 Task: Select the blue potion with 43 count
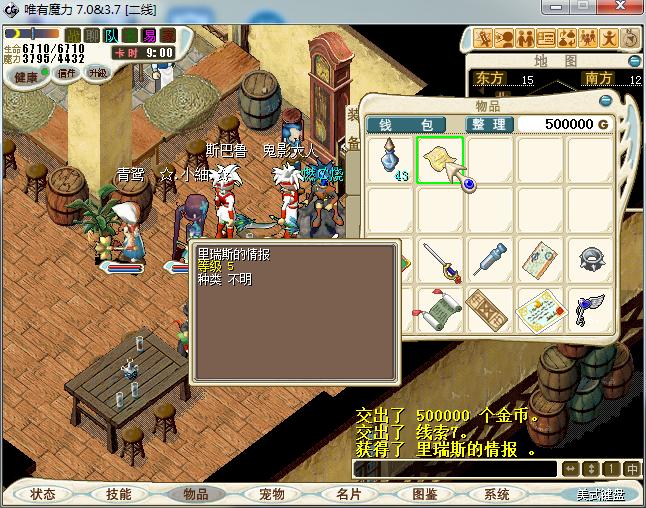[391, 160]
